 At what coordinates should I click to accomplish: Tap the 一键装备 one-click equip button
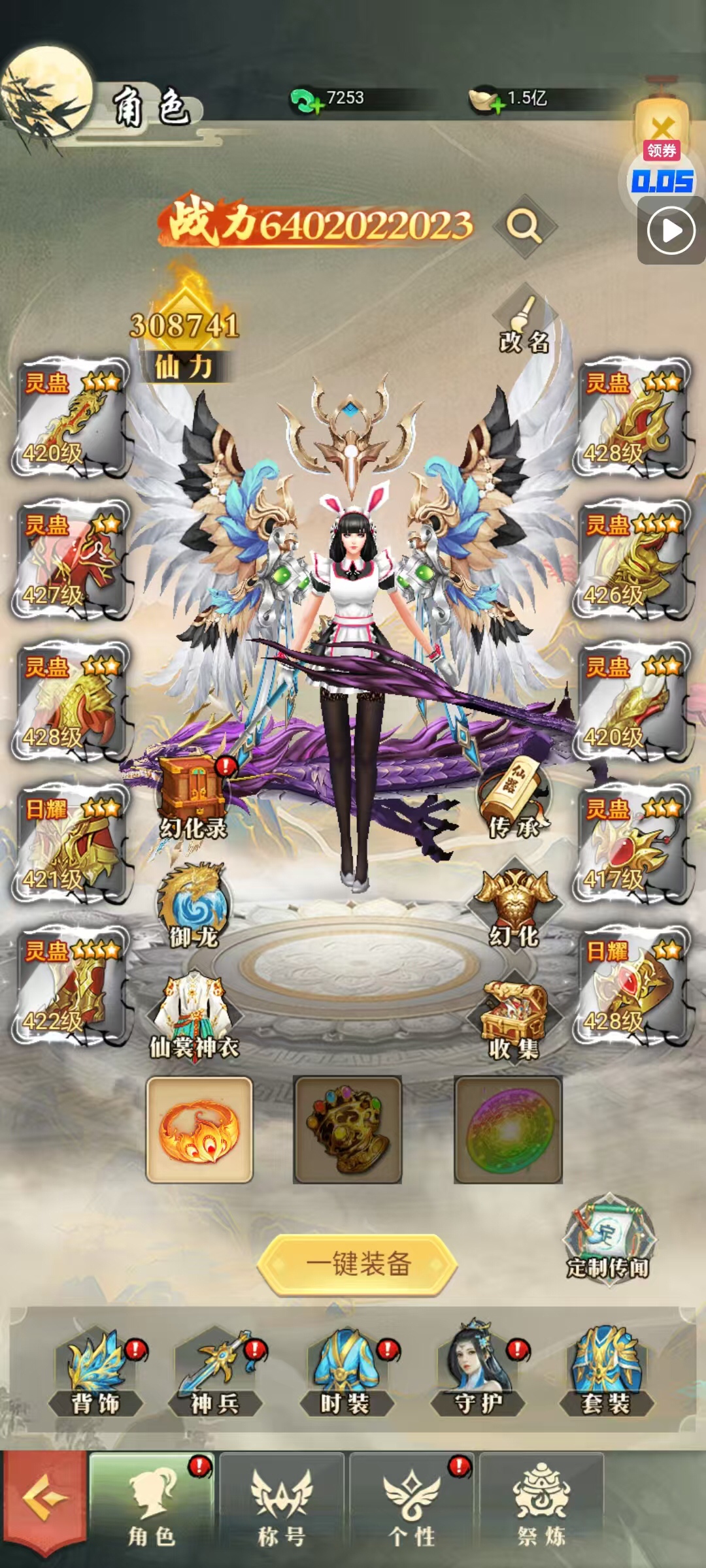[x=357, y=1264]
